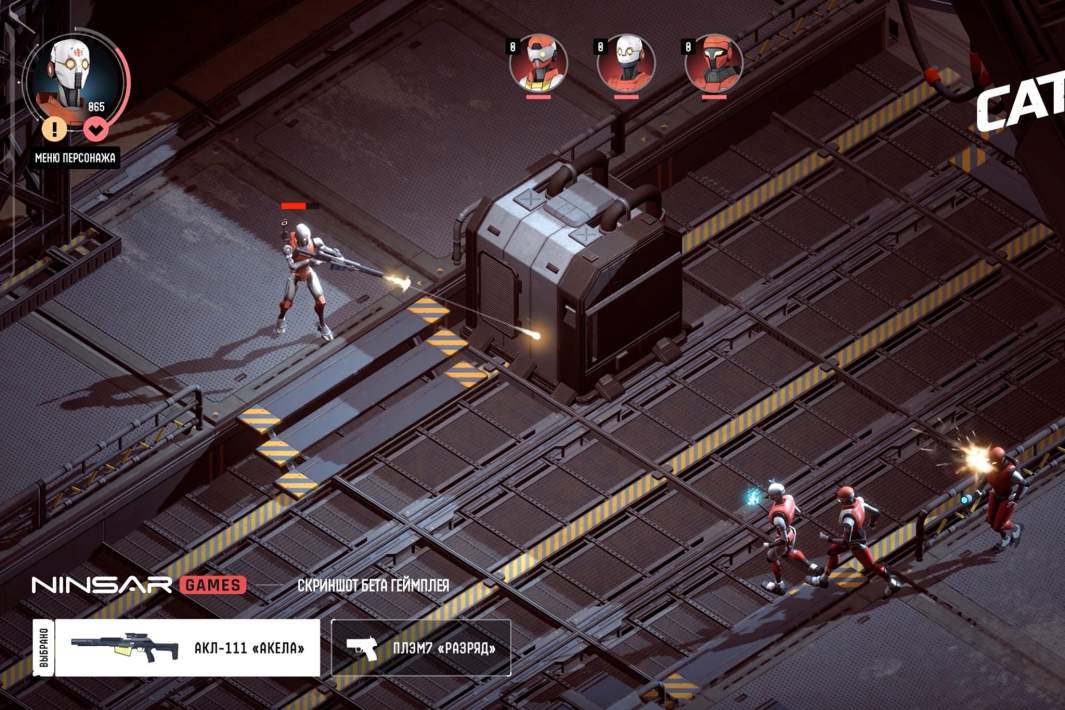
Task: Click the pink heart icon
Action: tap(96, 128)
